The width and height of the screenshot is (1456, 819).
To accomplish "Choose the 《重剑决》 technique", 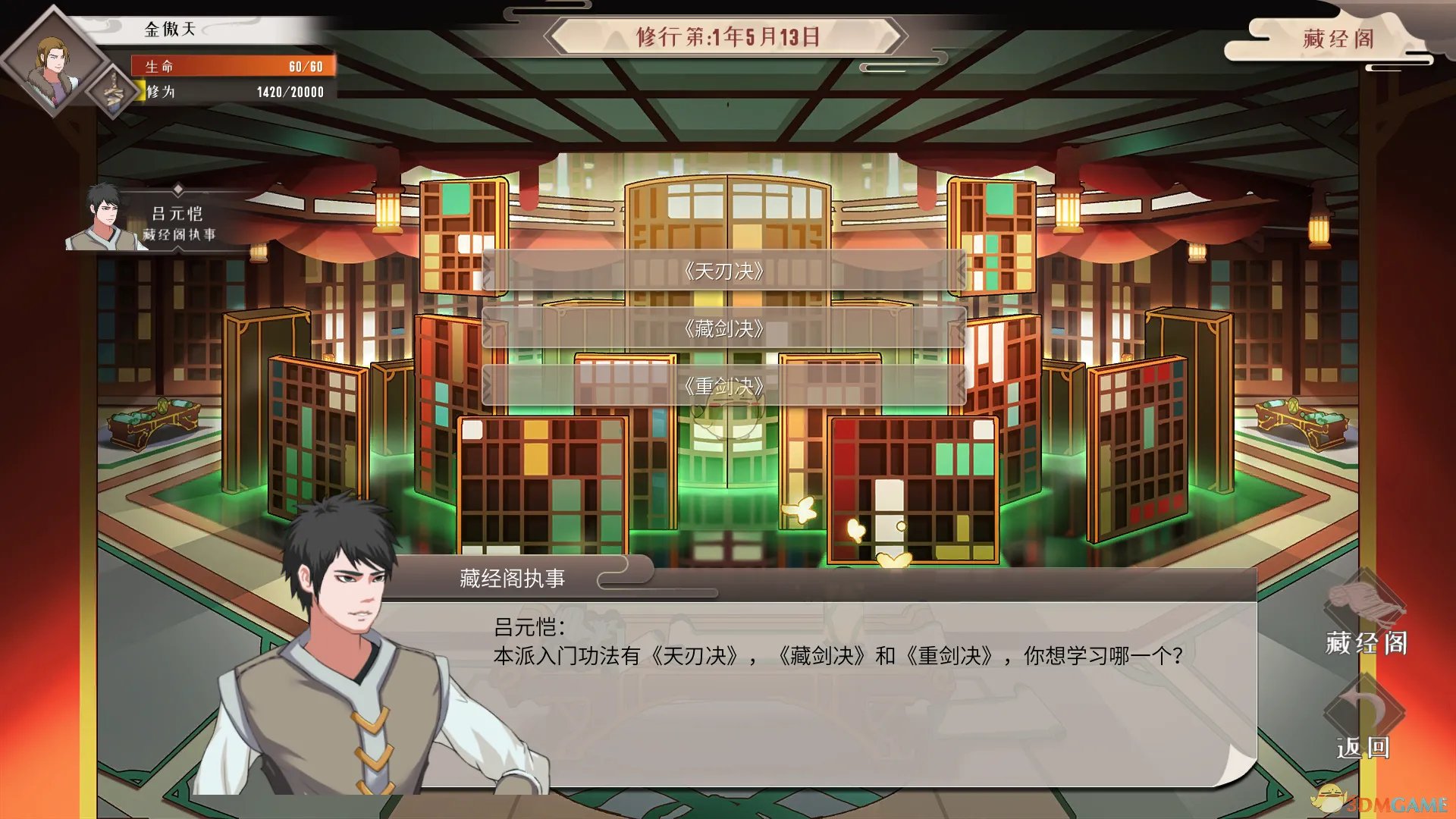I will [723, 384].
